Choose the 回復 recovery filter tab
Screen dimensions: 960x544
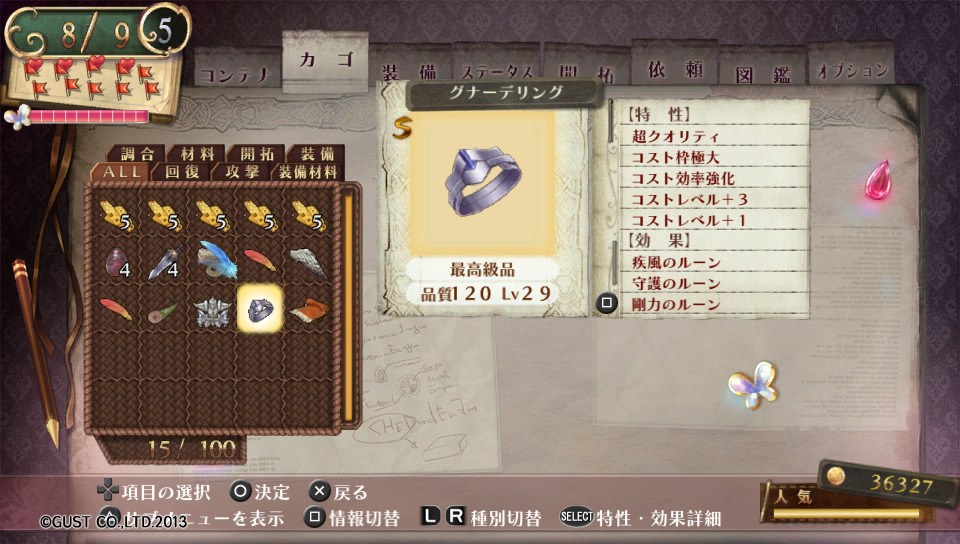(x=181, y=172)
